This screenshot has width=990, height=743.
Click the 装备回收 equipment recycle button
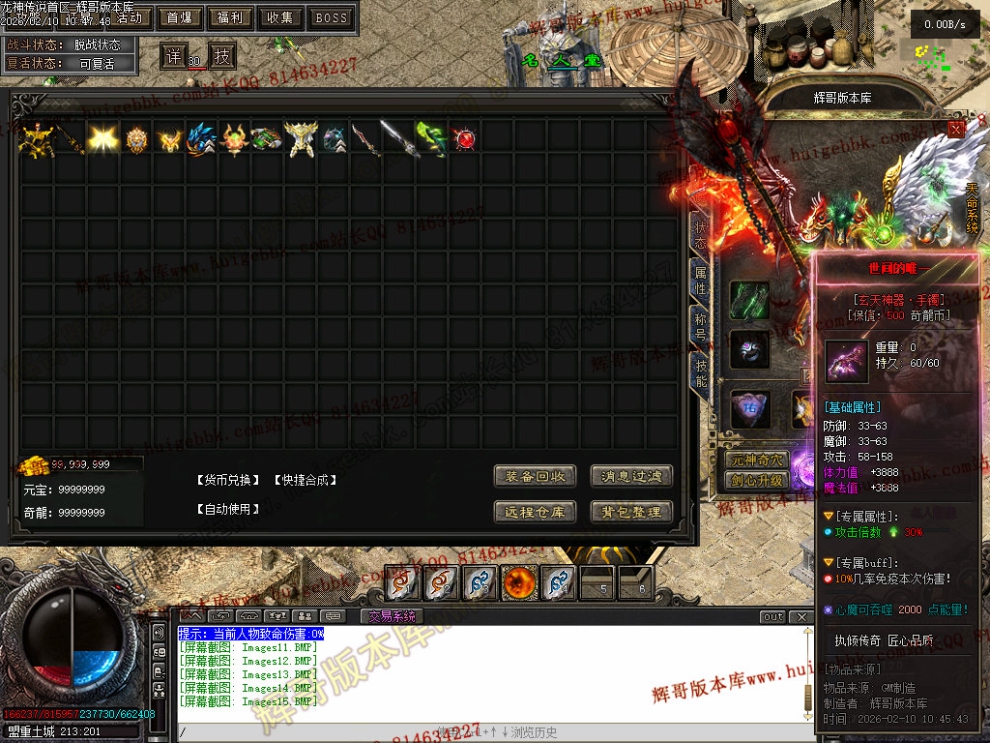[535, 476]
